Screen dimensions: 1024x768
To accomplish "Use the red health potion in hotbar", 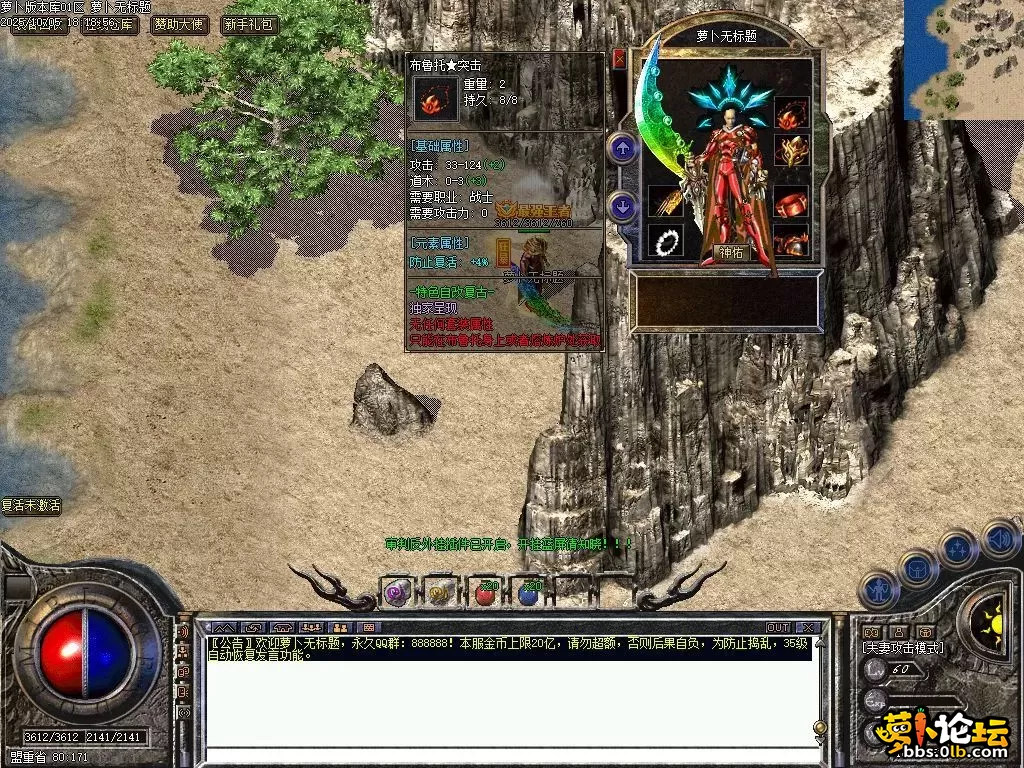I will tap(487, 593).
